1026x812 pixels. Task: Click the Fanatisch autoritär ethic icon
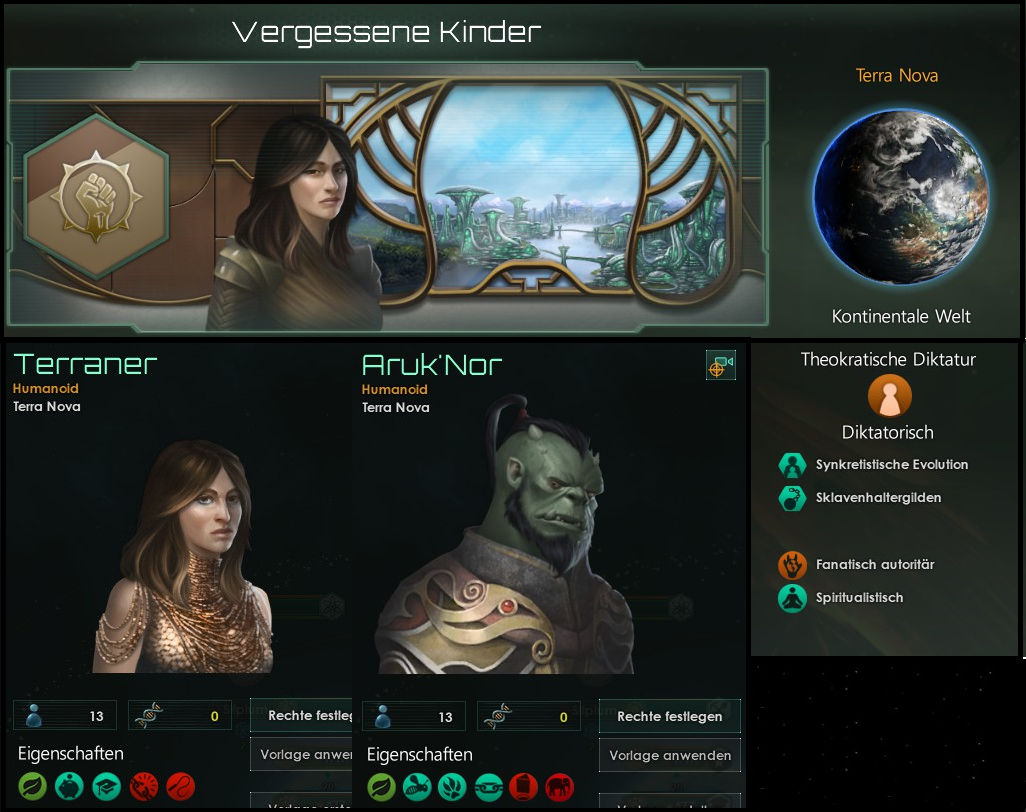[x=792, y=565]
